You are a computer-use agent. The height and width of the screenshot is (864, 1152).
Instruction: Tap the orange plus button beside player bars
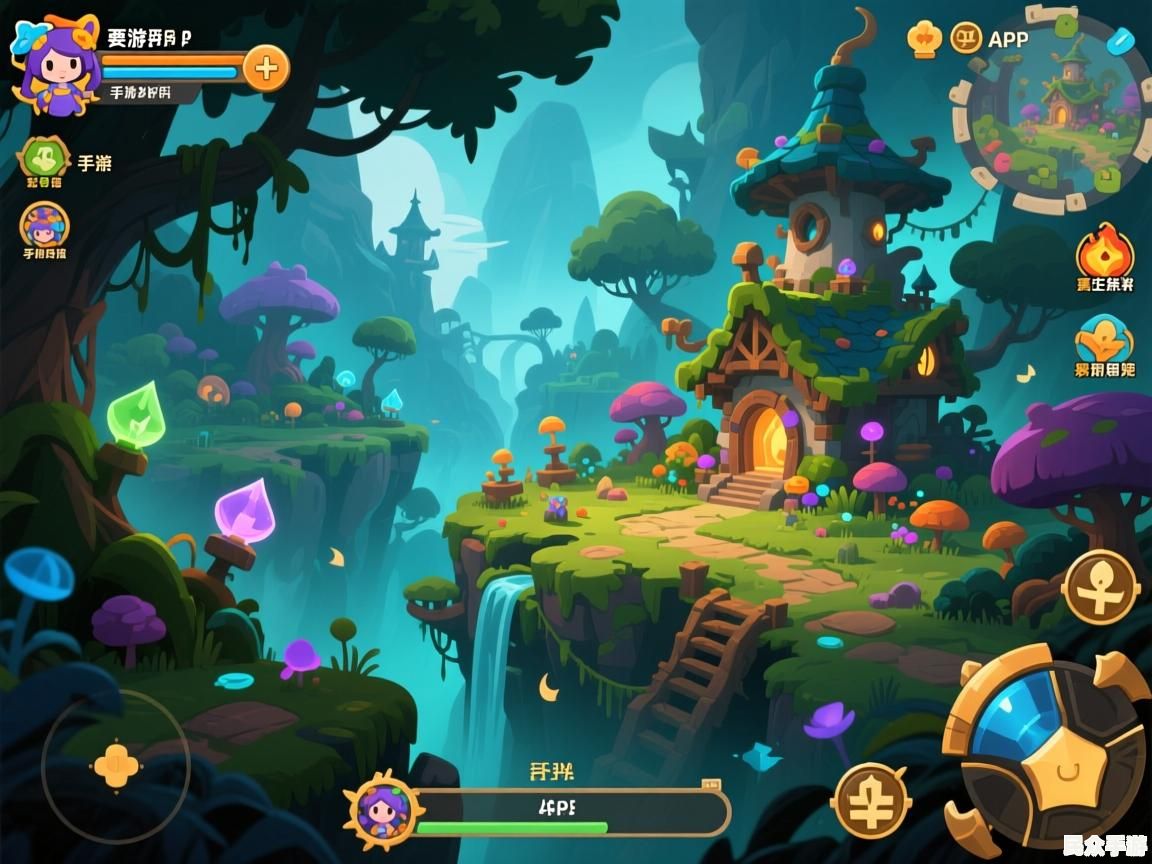click(266, 69)
